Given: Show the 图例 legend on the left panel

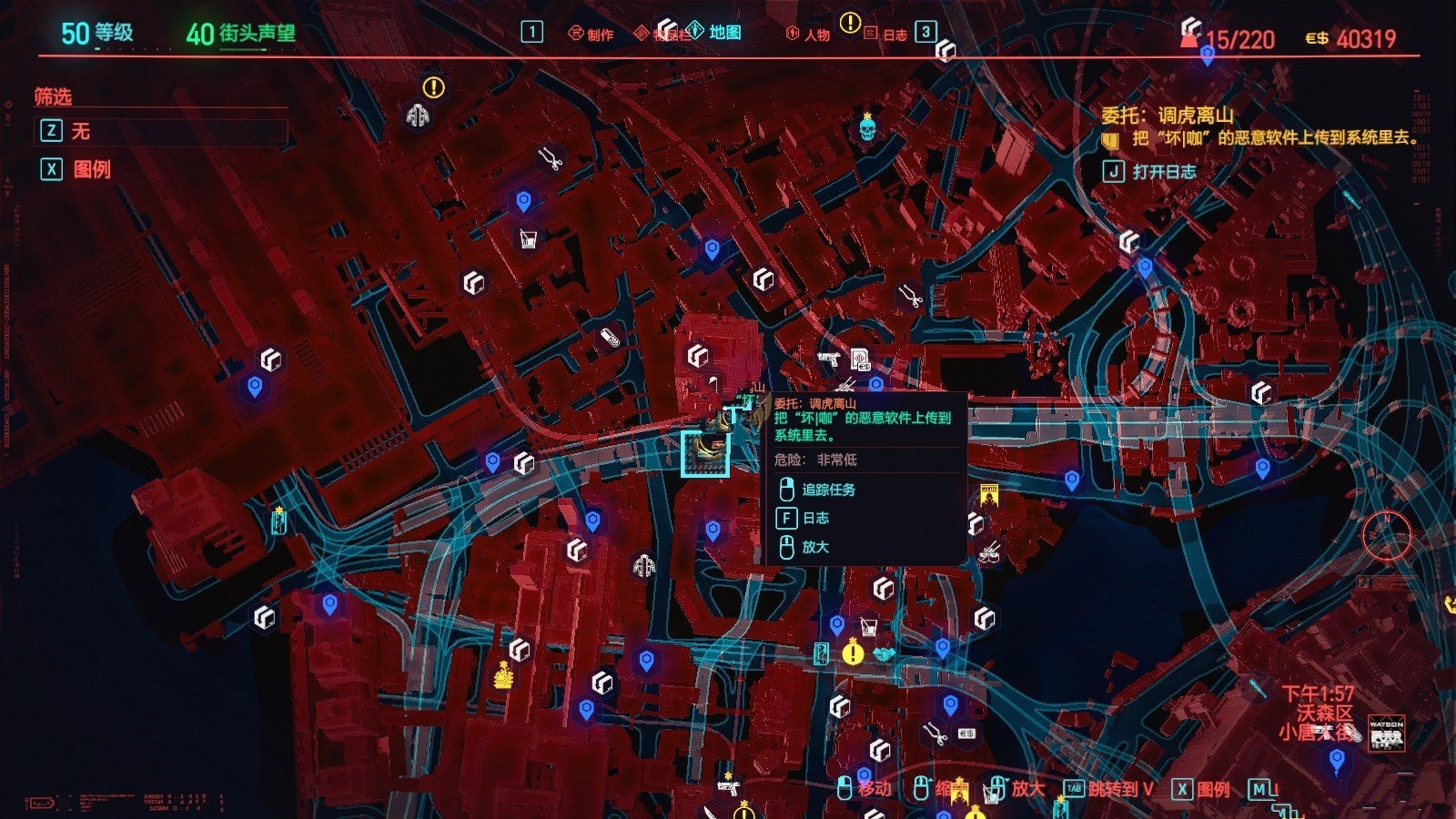Looking at the screenshot, I should tap(91, 169).
